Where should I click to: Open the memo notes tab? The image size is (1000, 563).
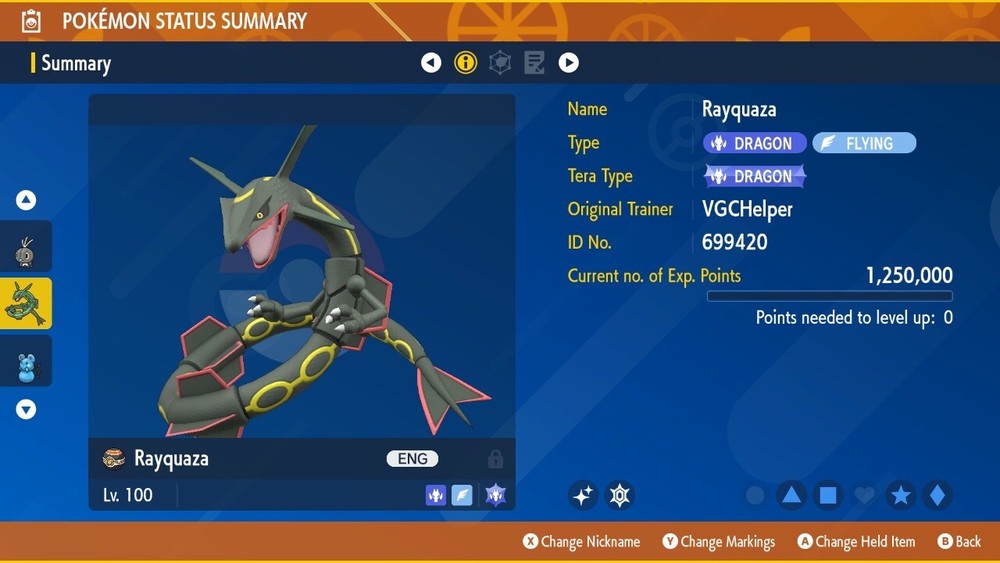point(534,63)
